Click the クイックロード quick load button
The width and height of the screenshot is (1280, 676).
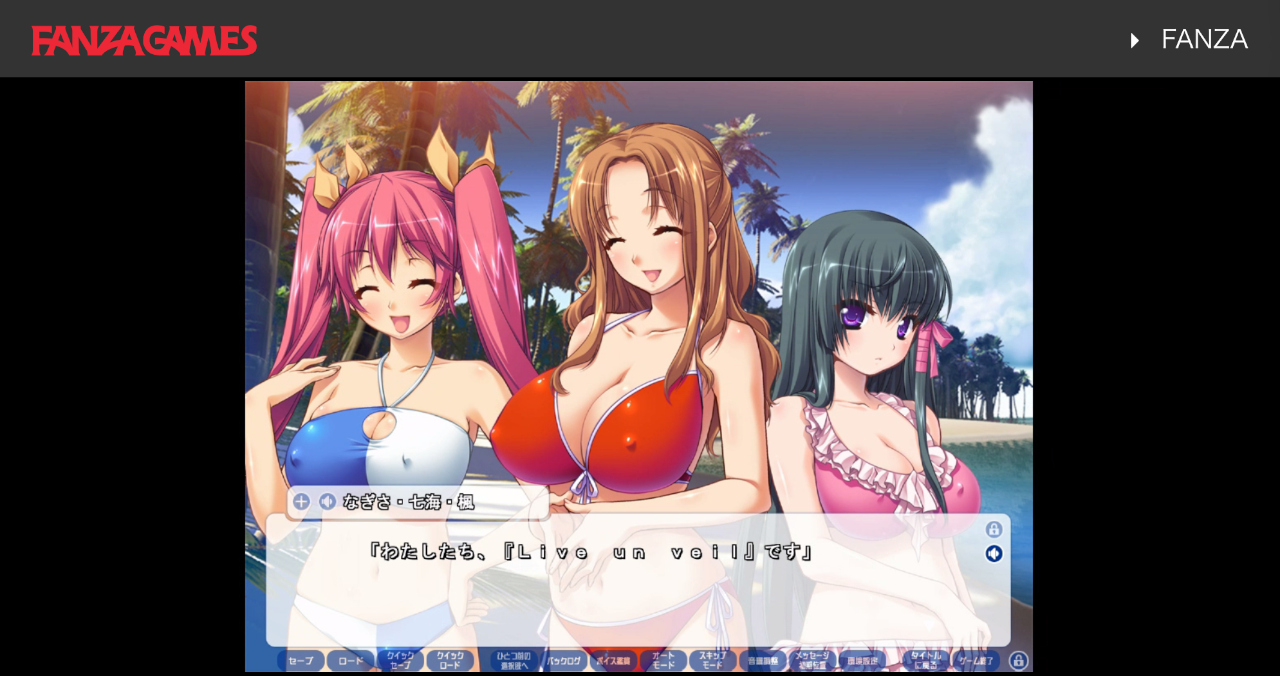[x=450, y=661]
